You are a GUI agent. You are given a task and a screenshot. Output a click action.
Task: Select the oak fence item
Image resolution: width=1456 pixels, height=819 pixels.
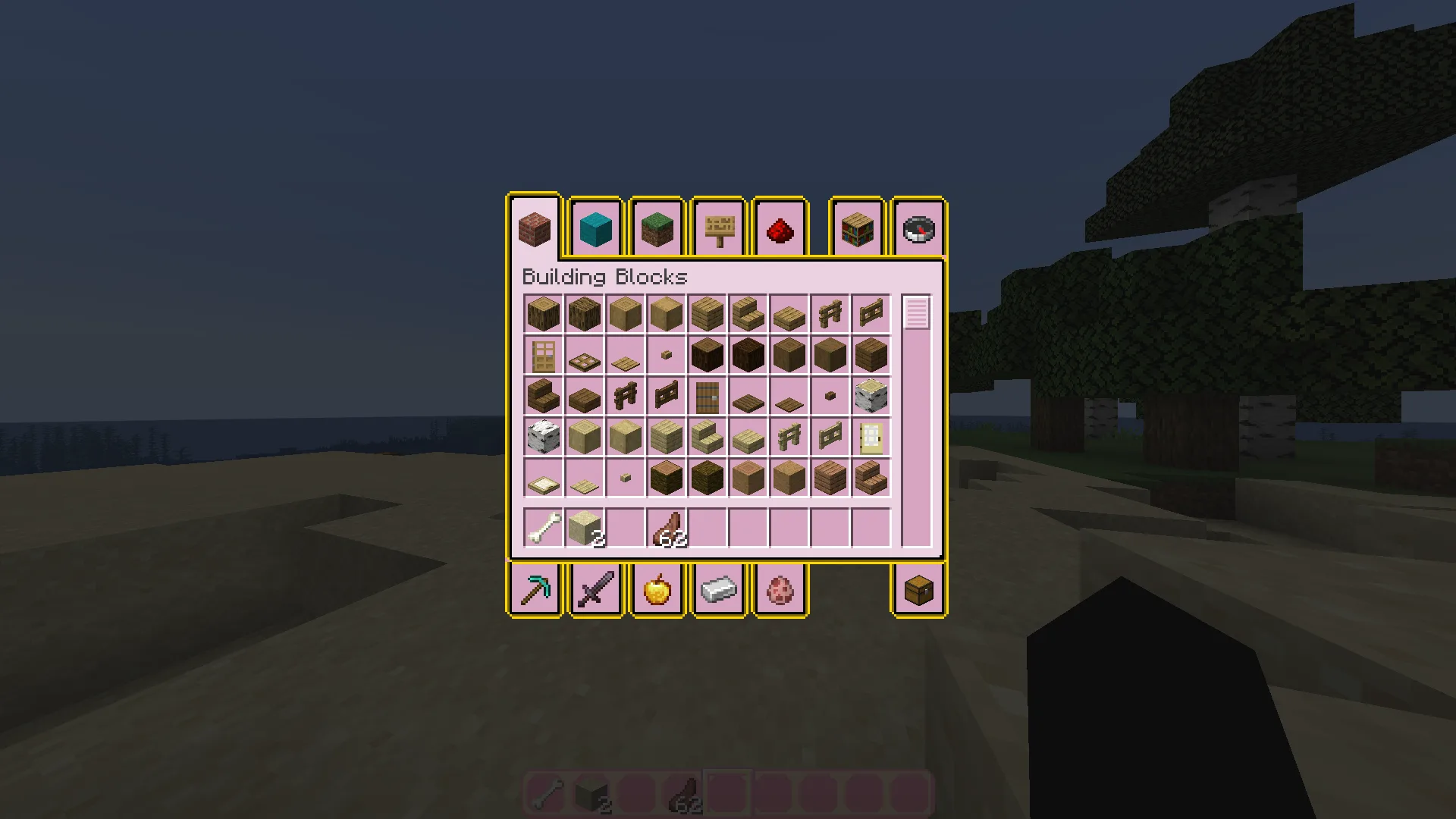pyautogui.click(x=829, y=313)
